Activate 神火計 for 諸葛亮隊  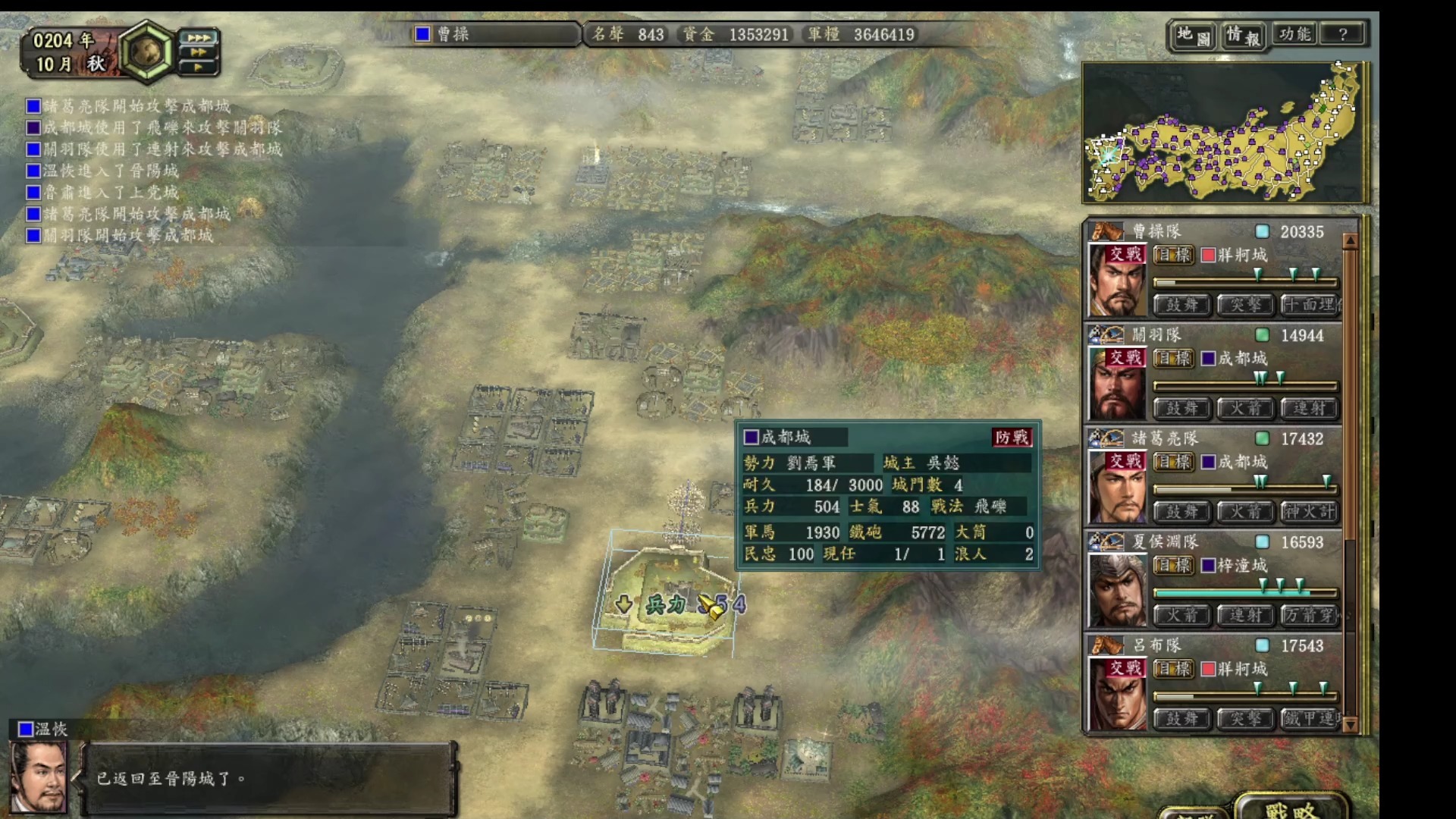point(1310,512)
